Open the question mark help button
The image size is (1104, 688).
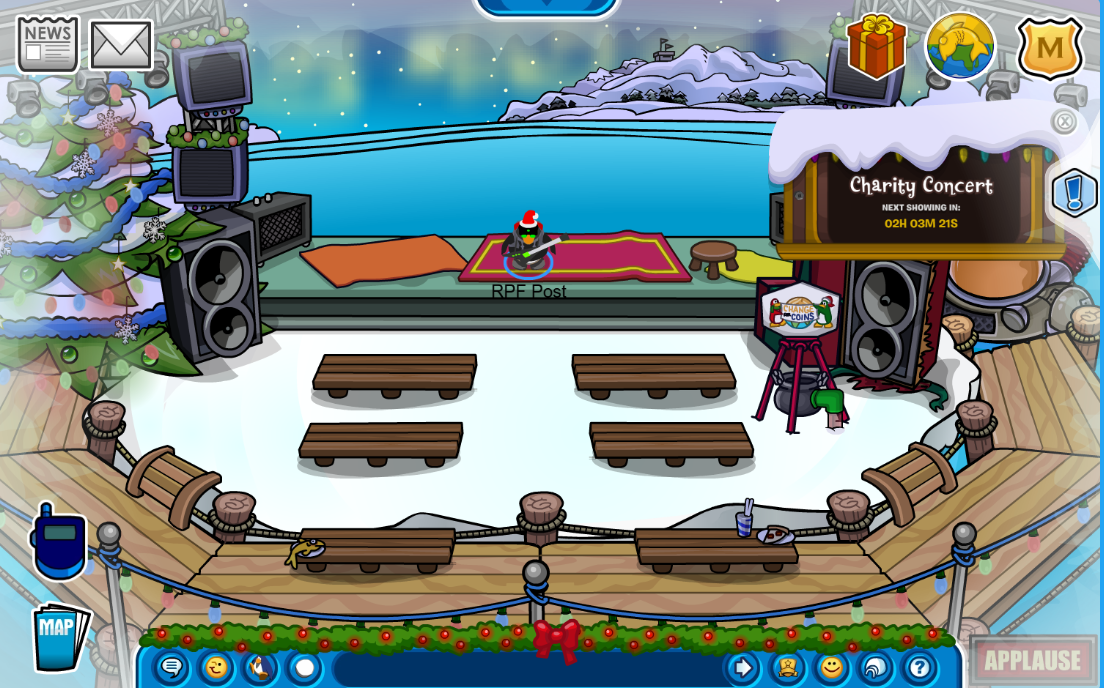pos(919,667)
